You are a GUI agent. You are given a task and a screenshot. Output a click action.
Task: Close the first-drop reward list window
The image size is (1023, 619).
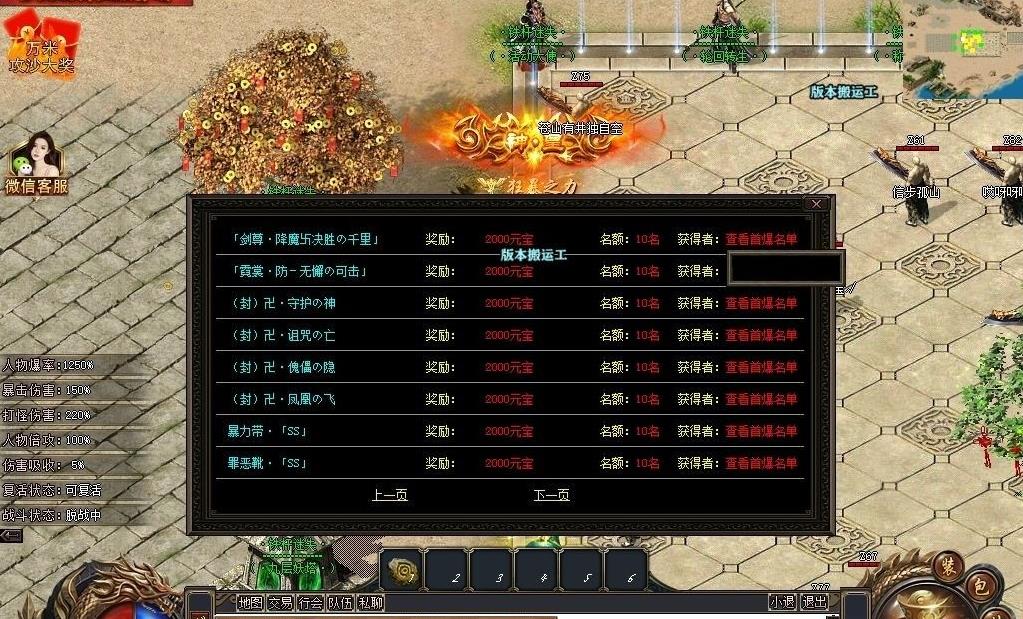(816, 204)
